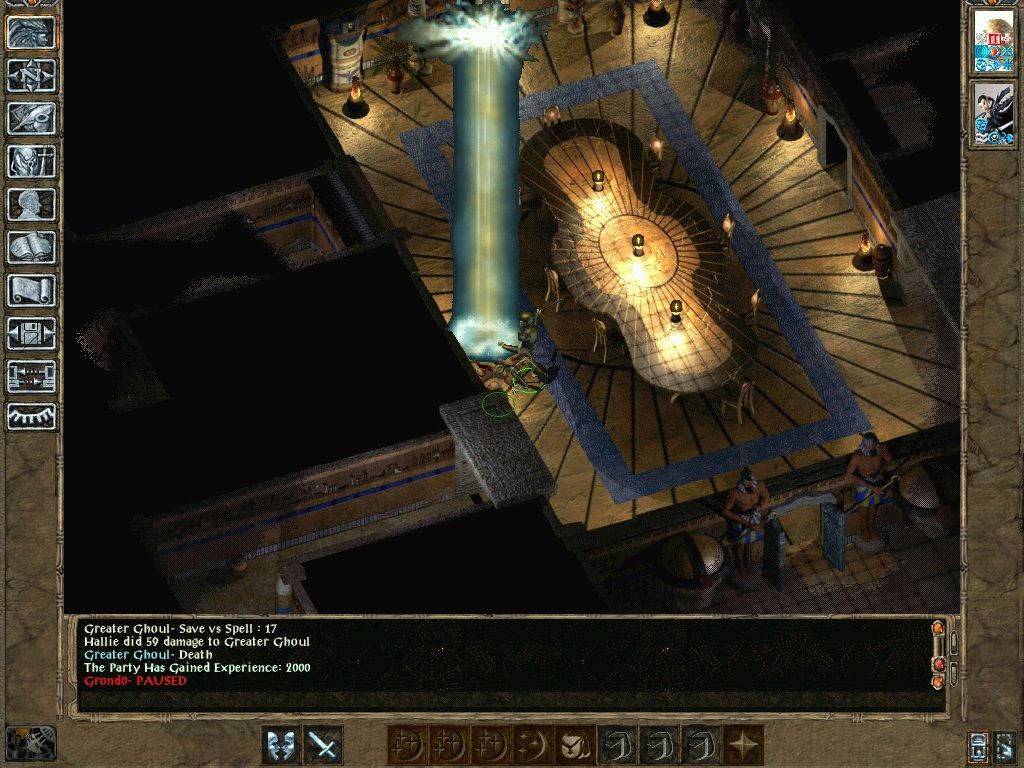Select the four-pointed star button in the action bar
The image size is (1024, 768).
pyautogui.click(x=744, y=745)
